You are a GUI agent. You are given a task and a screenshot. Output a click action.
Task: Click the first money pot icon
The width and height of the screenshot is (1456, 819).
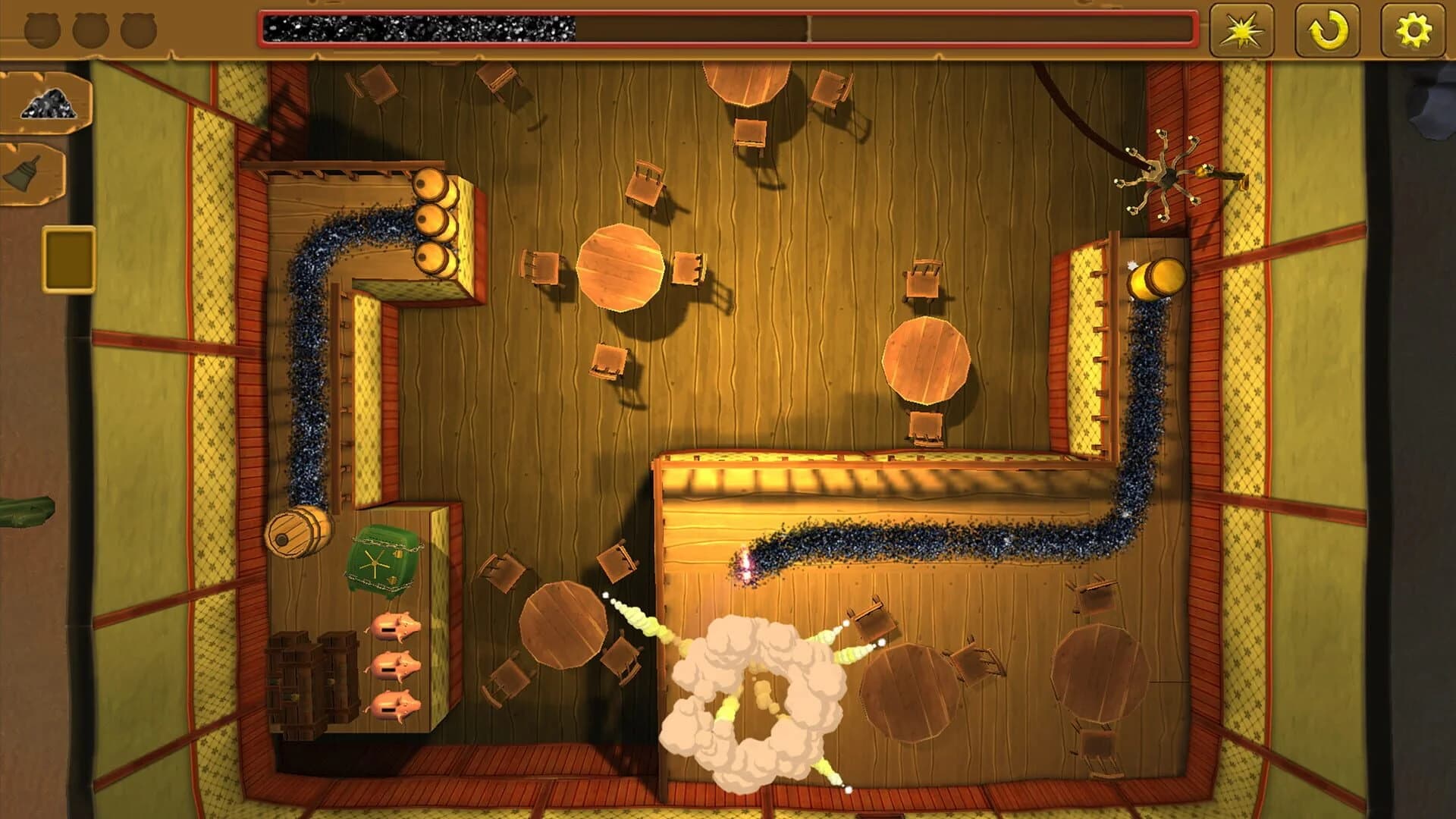coord(42,32)
